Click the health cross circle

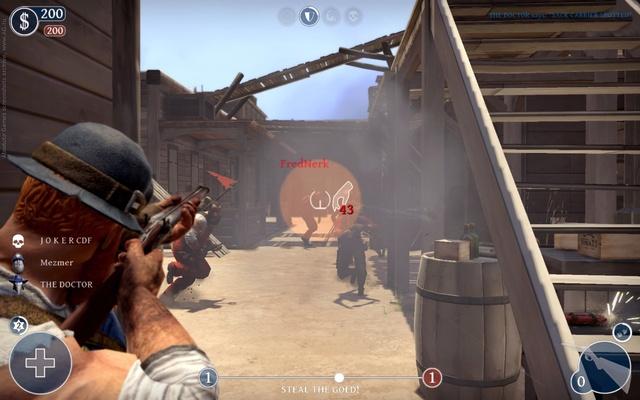click(x=40, y=362)
